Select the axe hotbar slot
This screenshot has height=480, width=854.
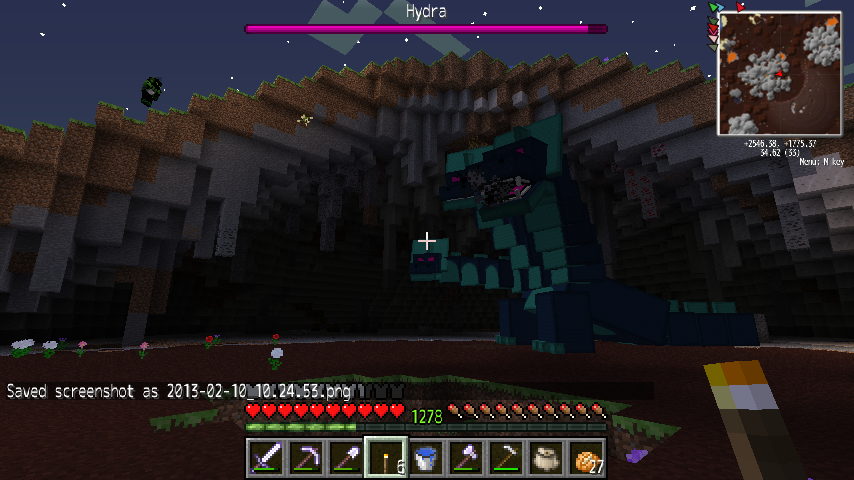coord(466,458)
